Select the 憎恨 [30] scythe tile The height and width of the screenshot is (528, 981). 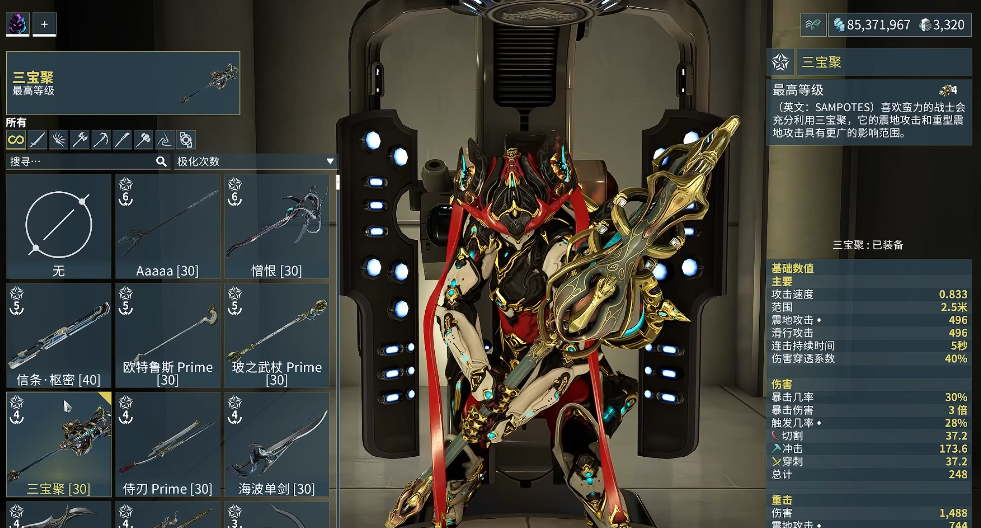(x=276, y=227)
